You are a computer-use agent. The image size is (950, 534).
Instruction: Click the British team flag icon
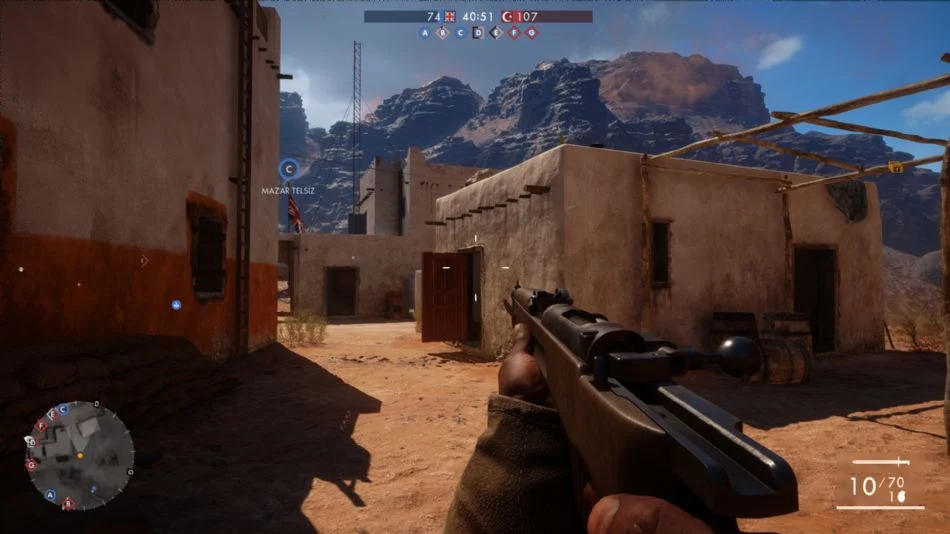(x=450, y=16)
